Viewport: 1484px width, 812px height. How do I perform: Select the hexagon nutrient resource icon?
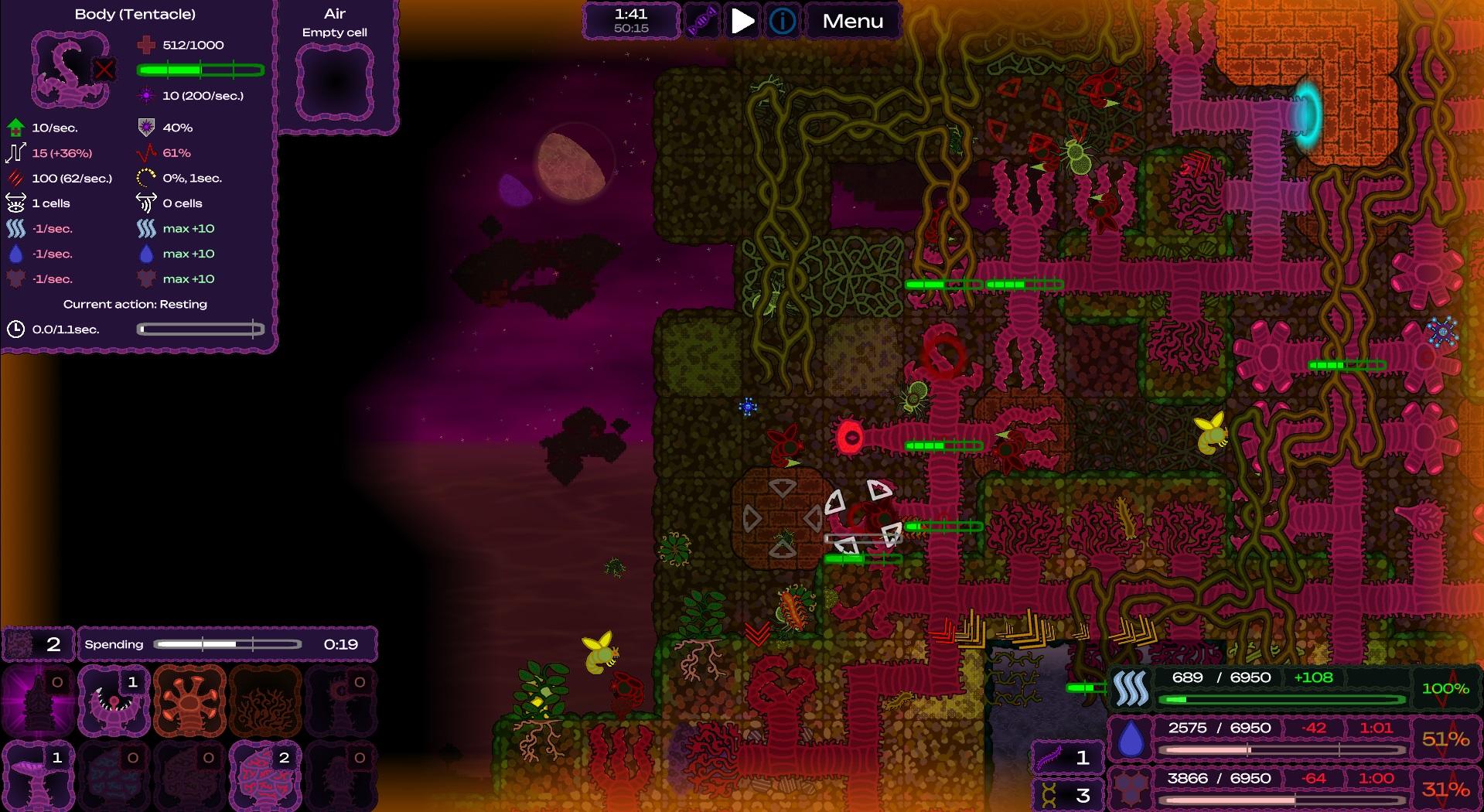[x=1131, y=790]
